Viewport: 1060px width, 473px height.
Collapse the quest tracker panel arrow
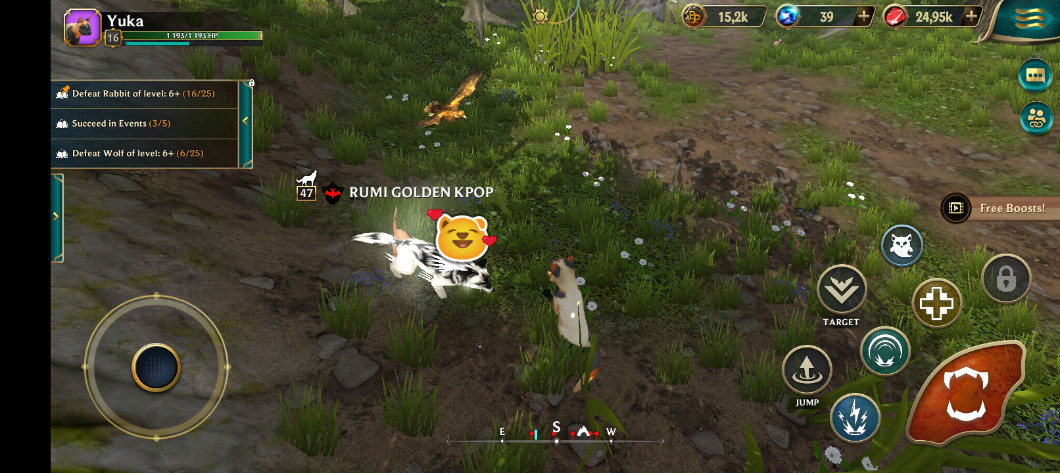pyautogui.click(x=246, y=122)
